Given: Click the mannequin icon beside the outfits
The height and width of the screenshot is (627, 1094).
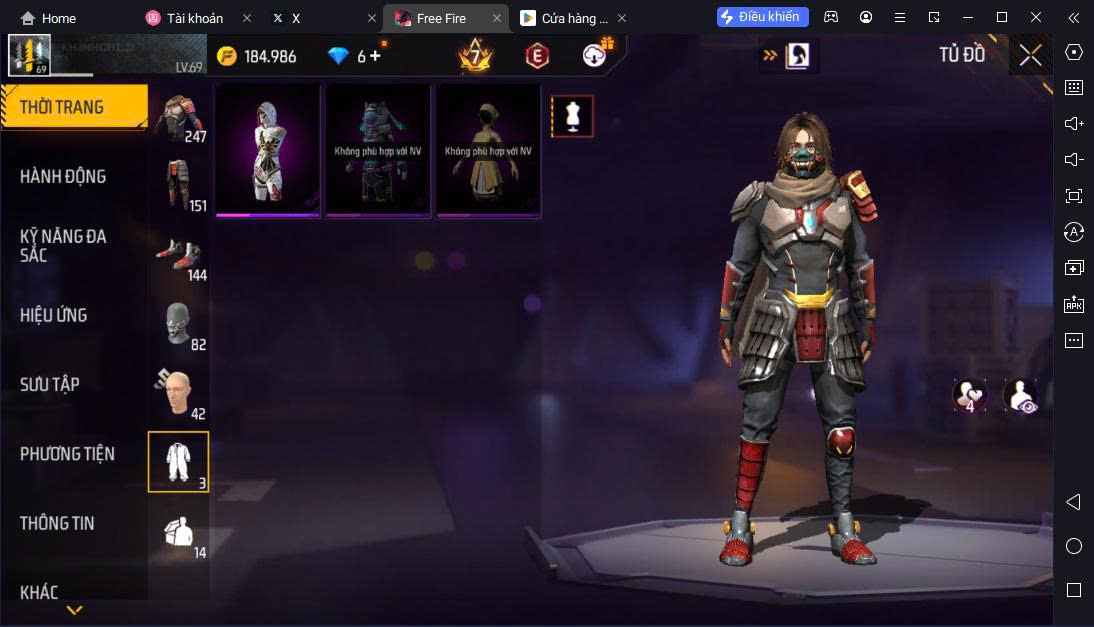Looking at the screenshot, I should pyautogui.click(x=572, y=116).
